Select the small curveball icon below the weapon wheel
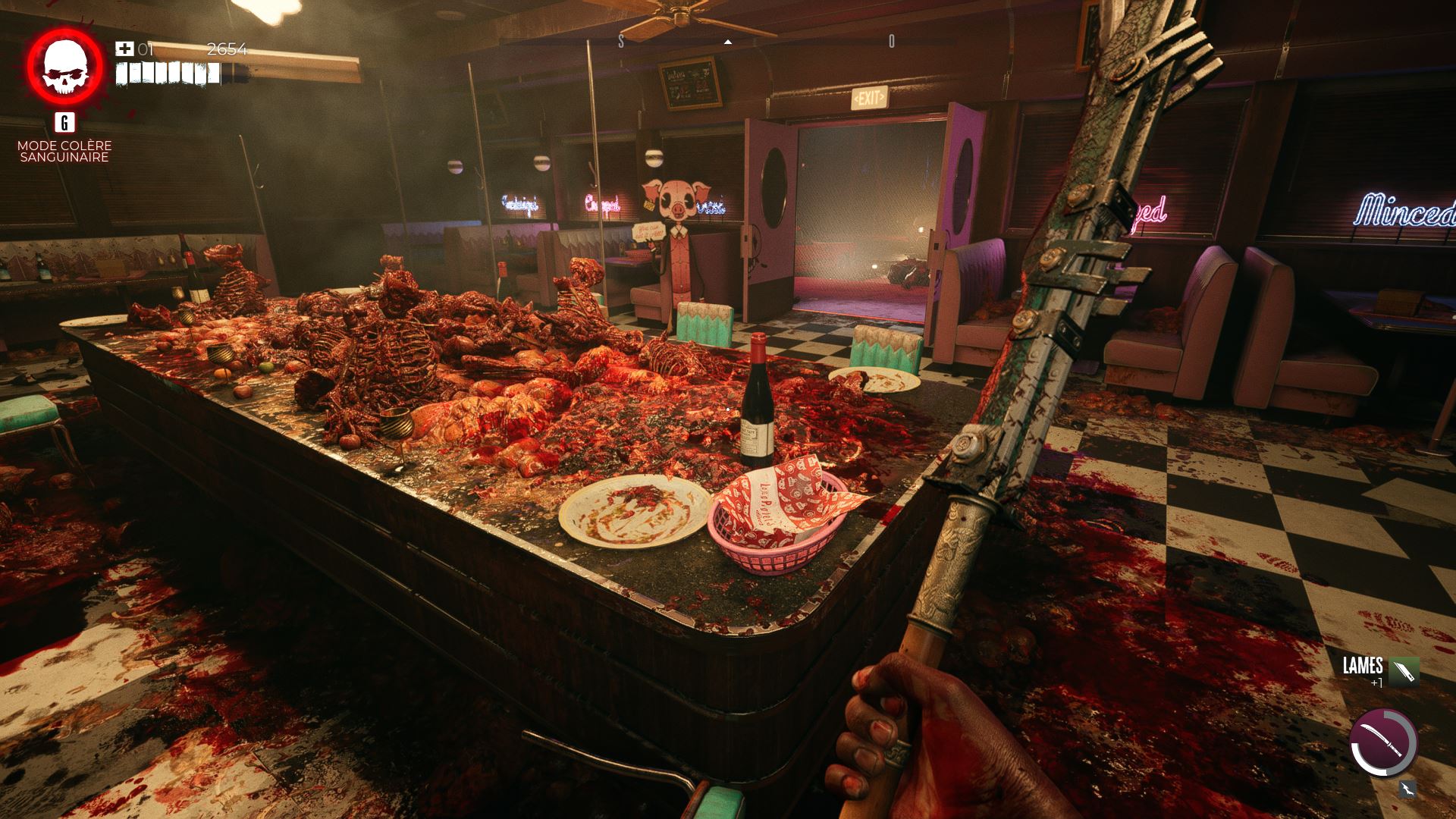This screenshot has height=819, width=1456. [x=1407, y=789]
